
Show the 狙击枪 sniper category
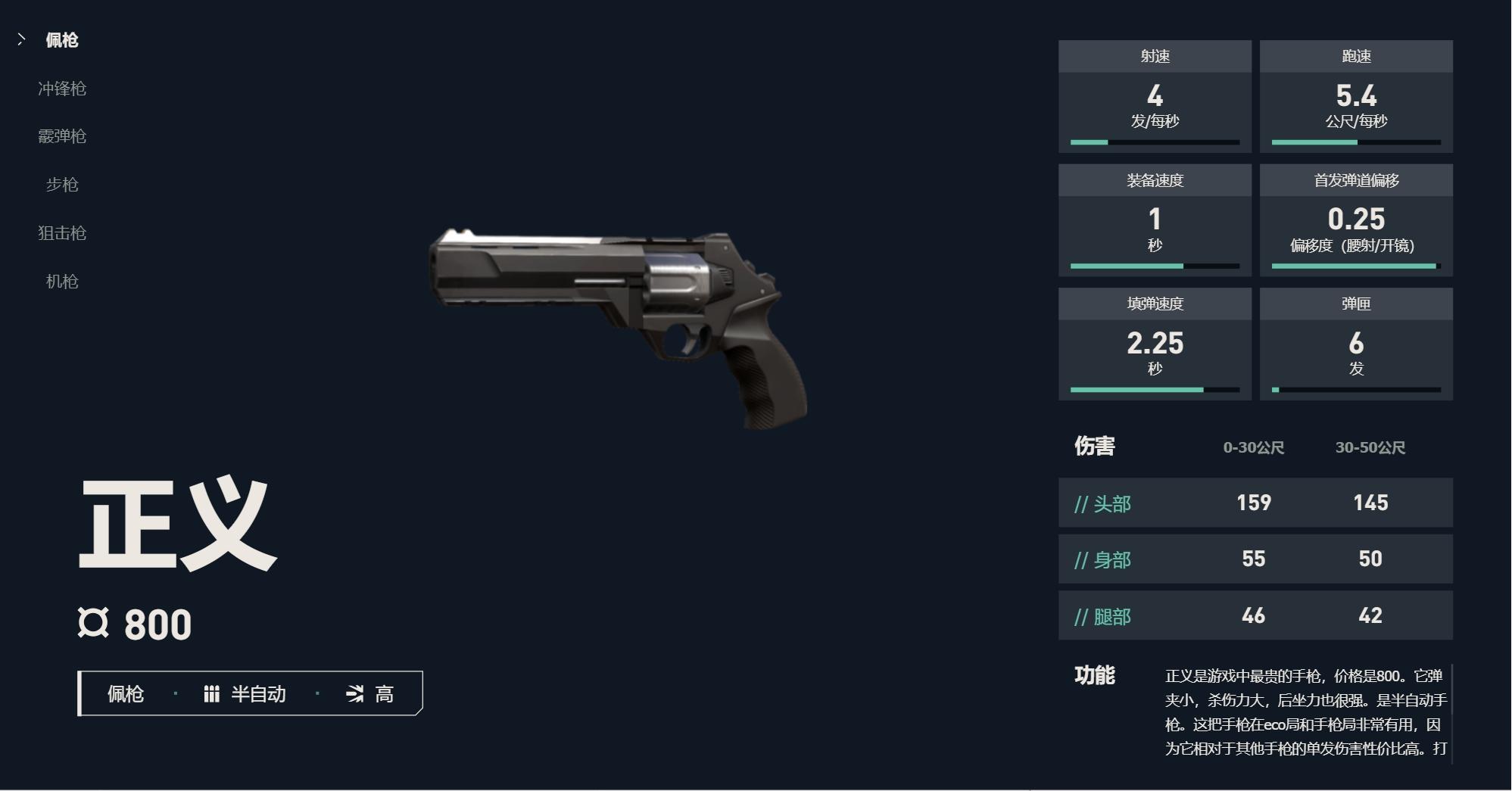point(62,233)
